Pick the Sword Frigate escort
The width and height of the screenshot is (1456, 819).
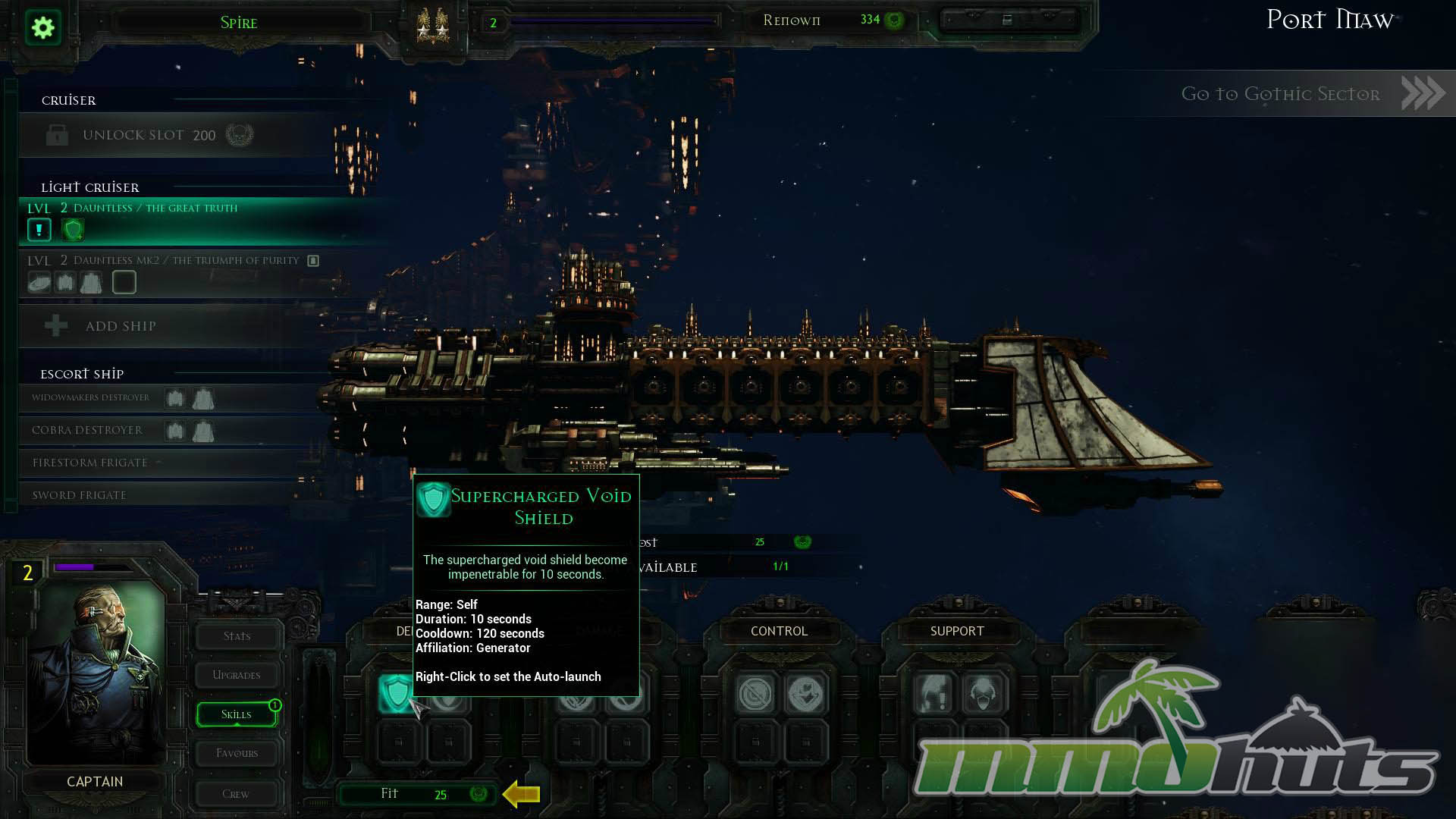pos(80,495)
